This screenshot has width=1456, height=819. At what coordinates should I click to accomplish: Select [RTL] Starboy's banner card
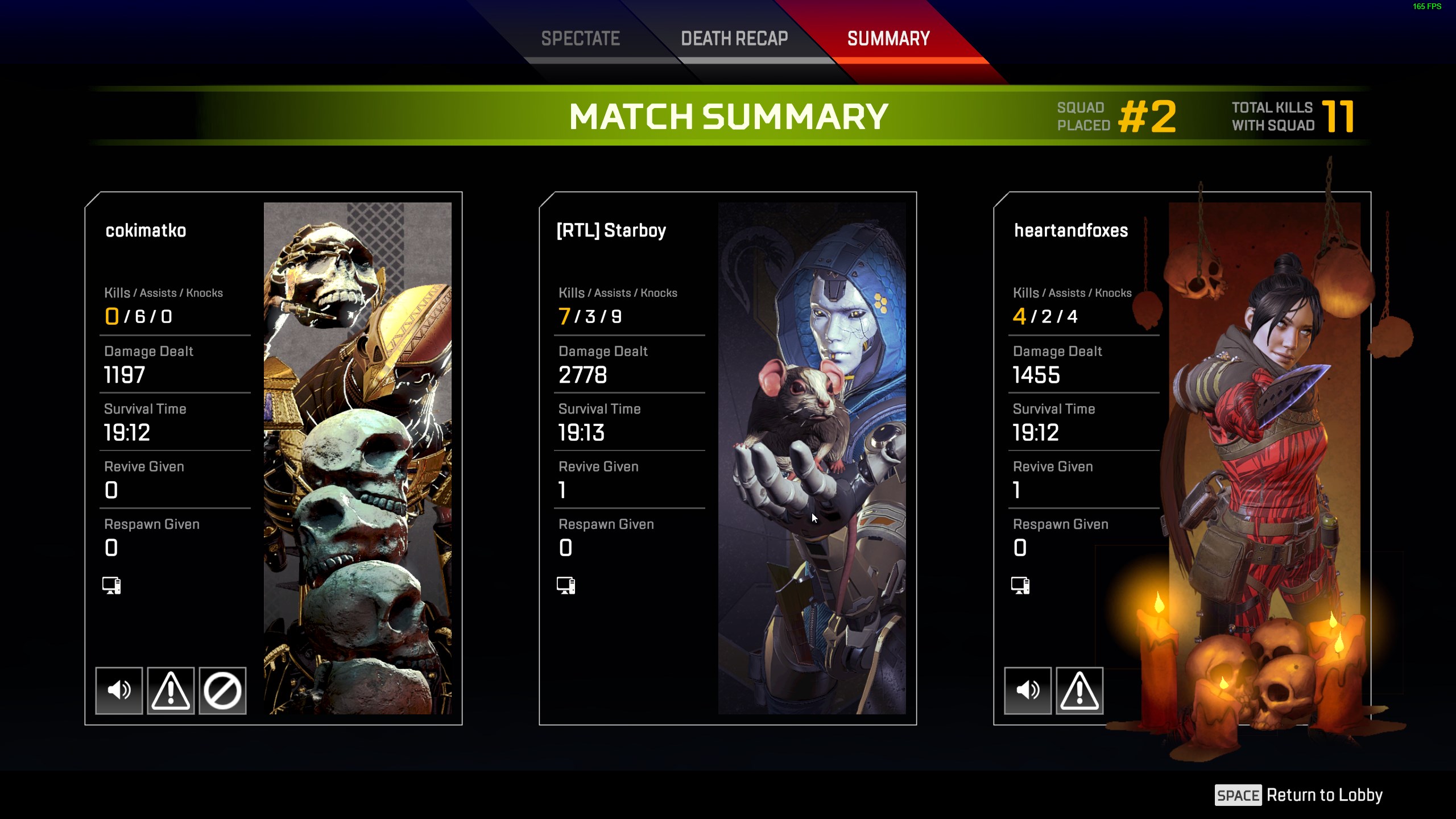(812, 458)
